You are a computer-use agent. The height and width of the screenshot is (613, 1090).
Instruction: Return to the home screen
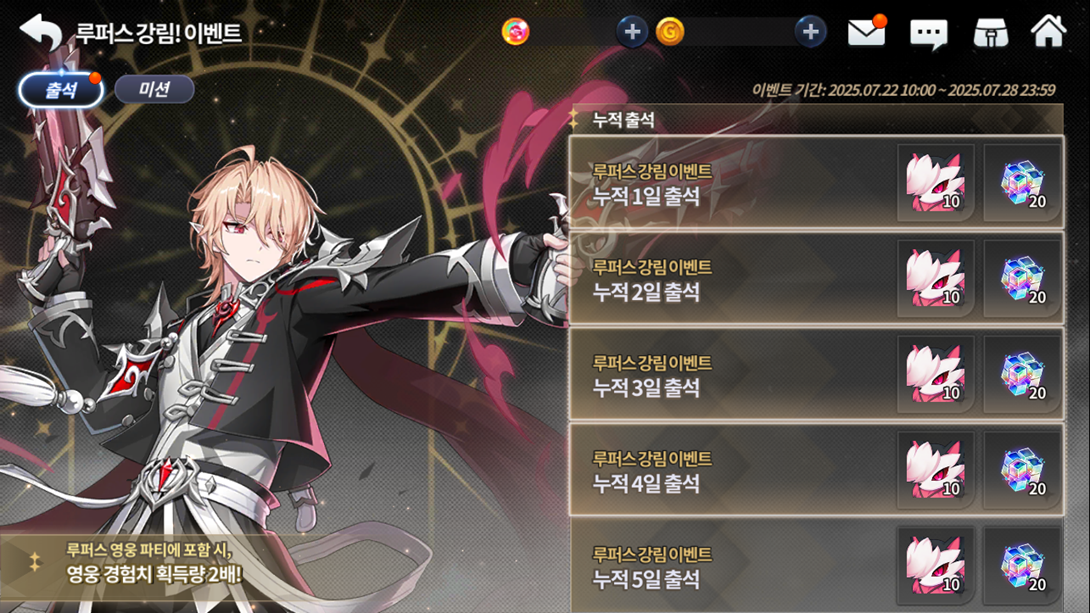(1048, 32)
